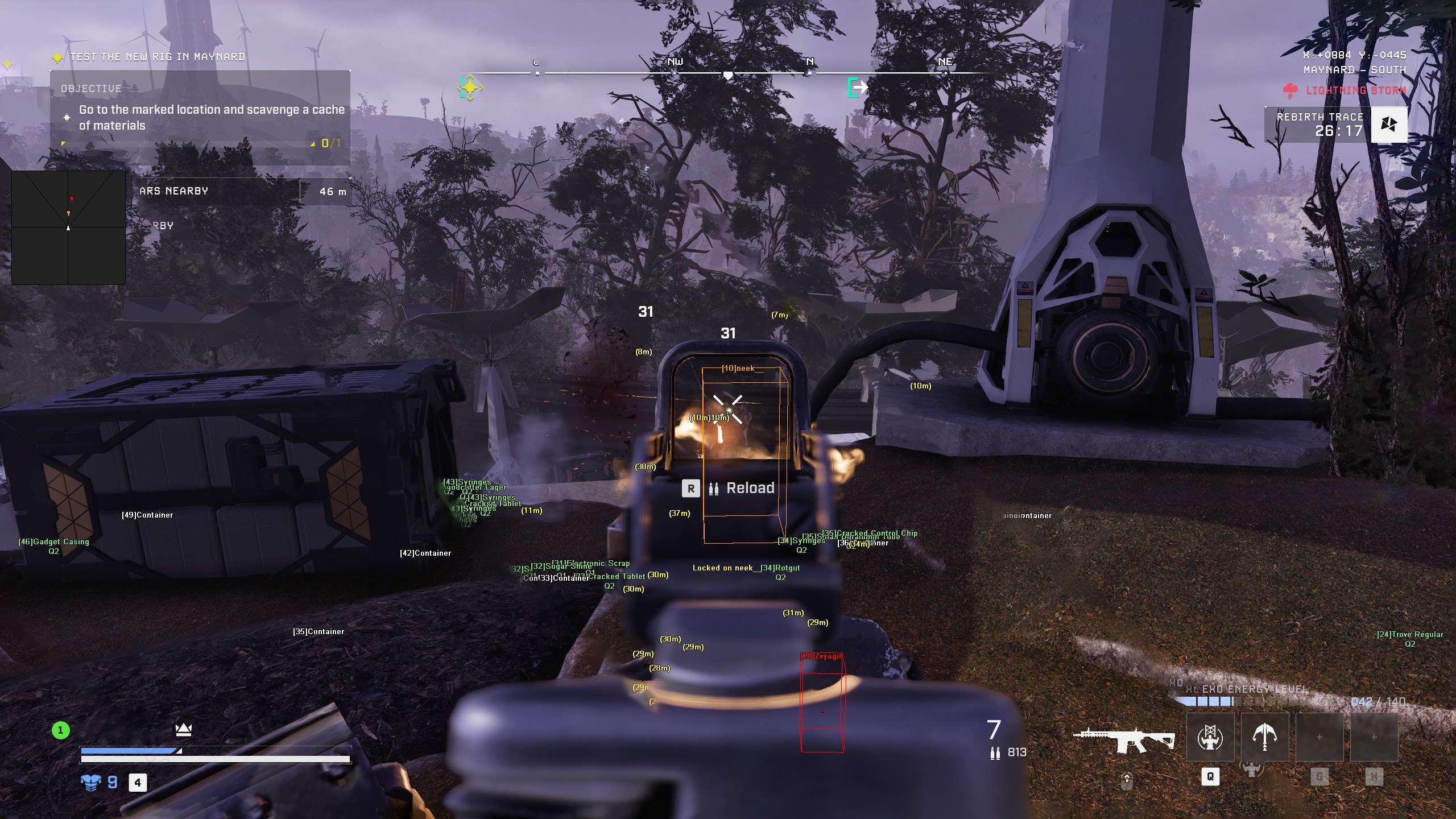Click the Lightning Storm weather indicator
The height and width of the screenshot is (819, 1456).
[x=1344, y=90]
